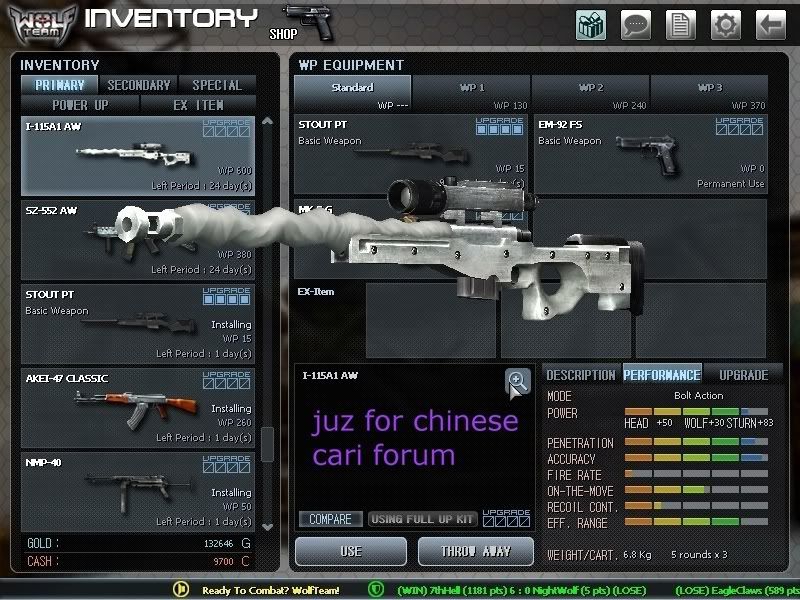Open the document notes icon
This screenshot has width=800, height=600.
point(682,23)
